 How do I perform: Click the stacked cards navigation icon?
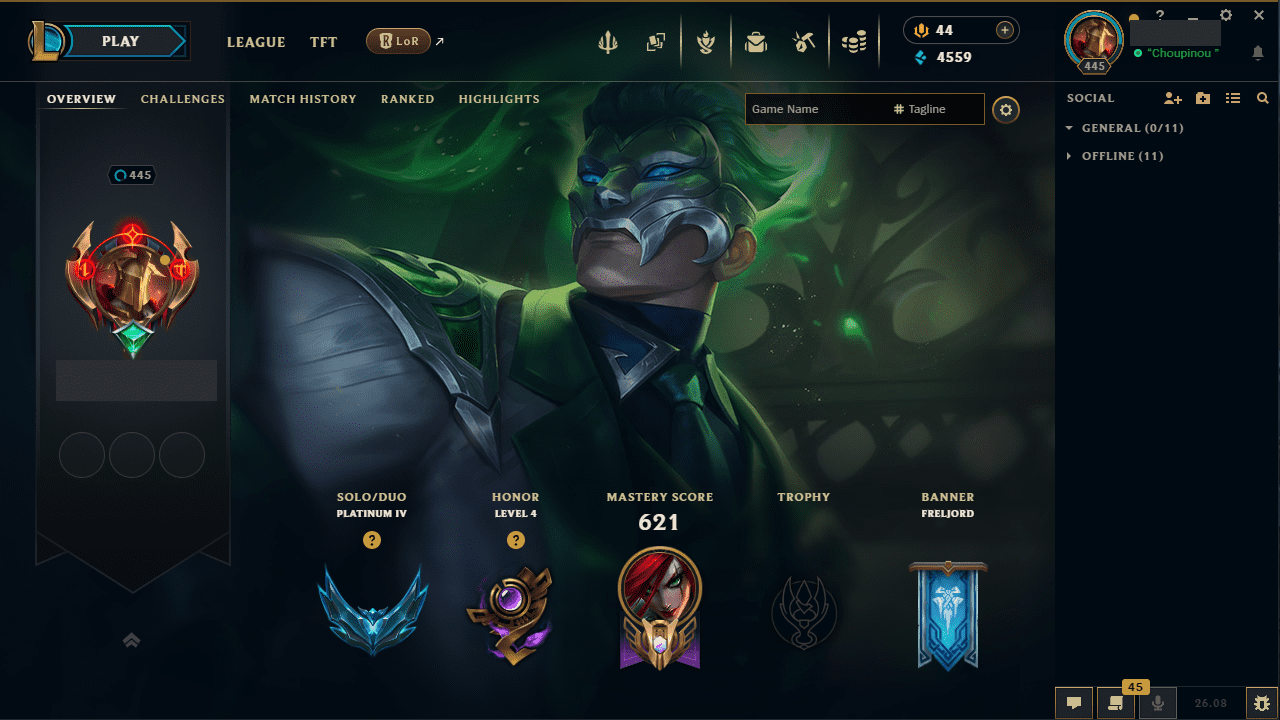[656, 41]
